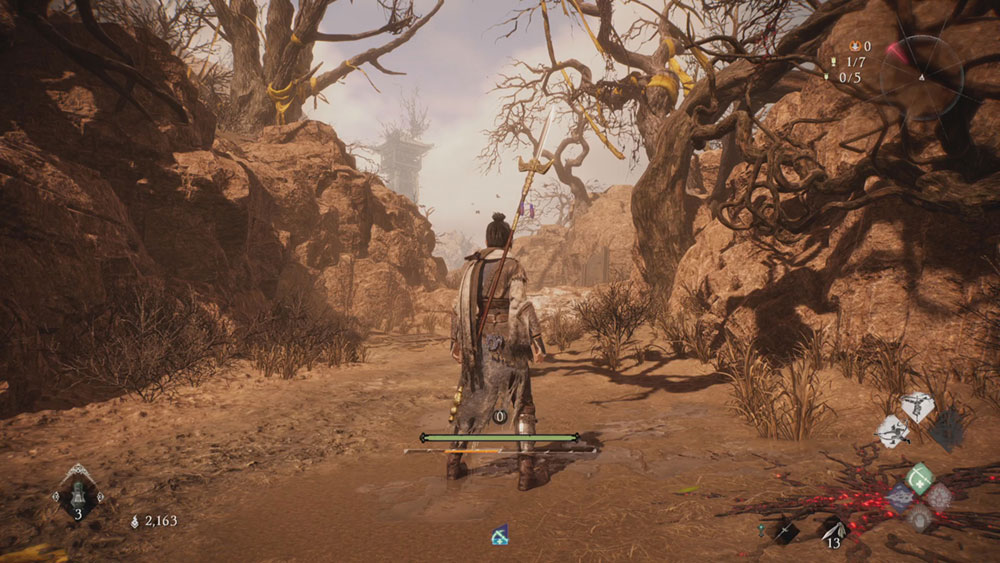Choose the lower white martial arts pose icon
1000x563 pixels.
(x=893, y=431)
